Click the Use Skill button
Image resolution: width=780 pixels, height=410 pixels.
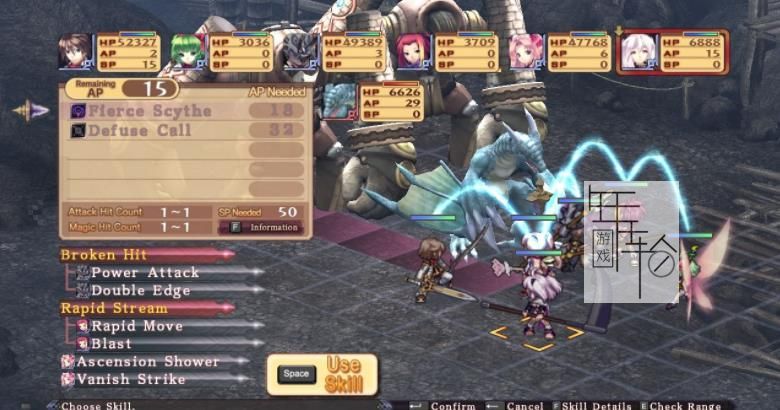click(322, 374)
